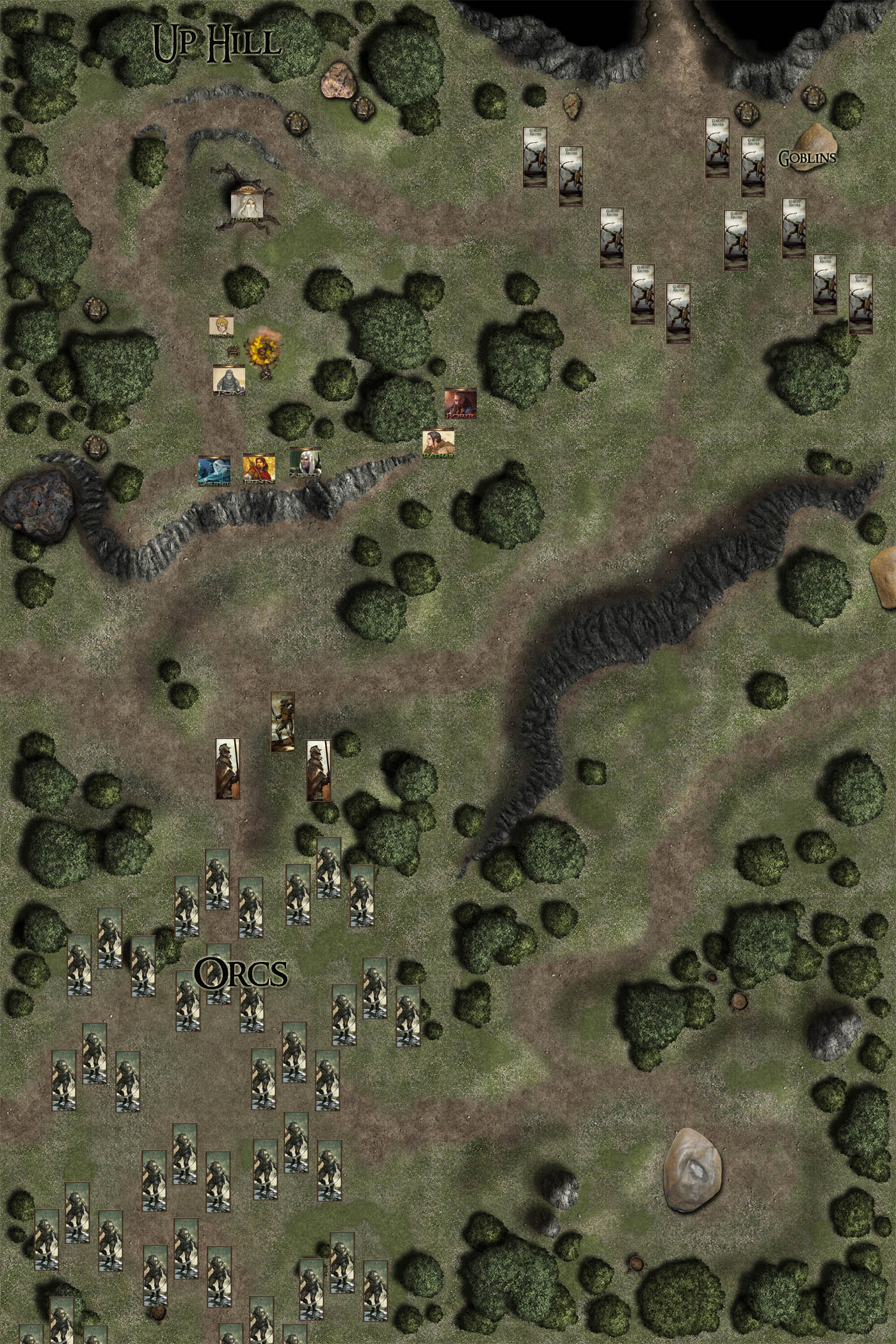
Task: Click the red-cloaked Finn token
Action: tap(259, 470)
